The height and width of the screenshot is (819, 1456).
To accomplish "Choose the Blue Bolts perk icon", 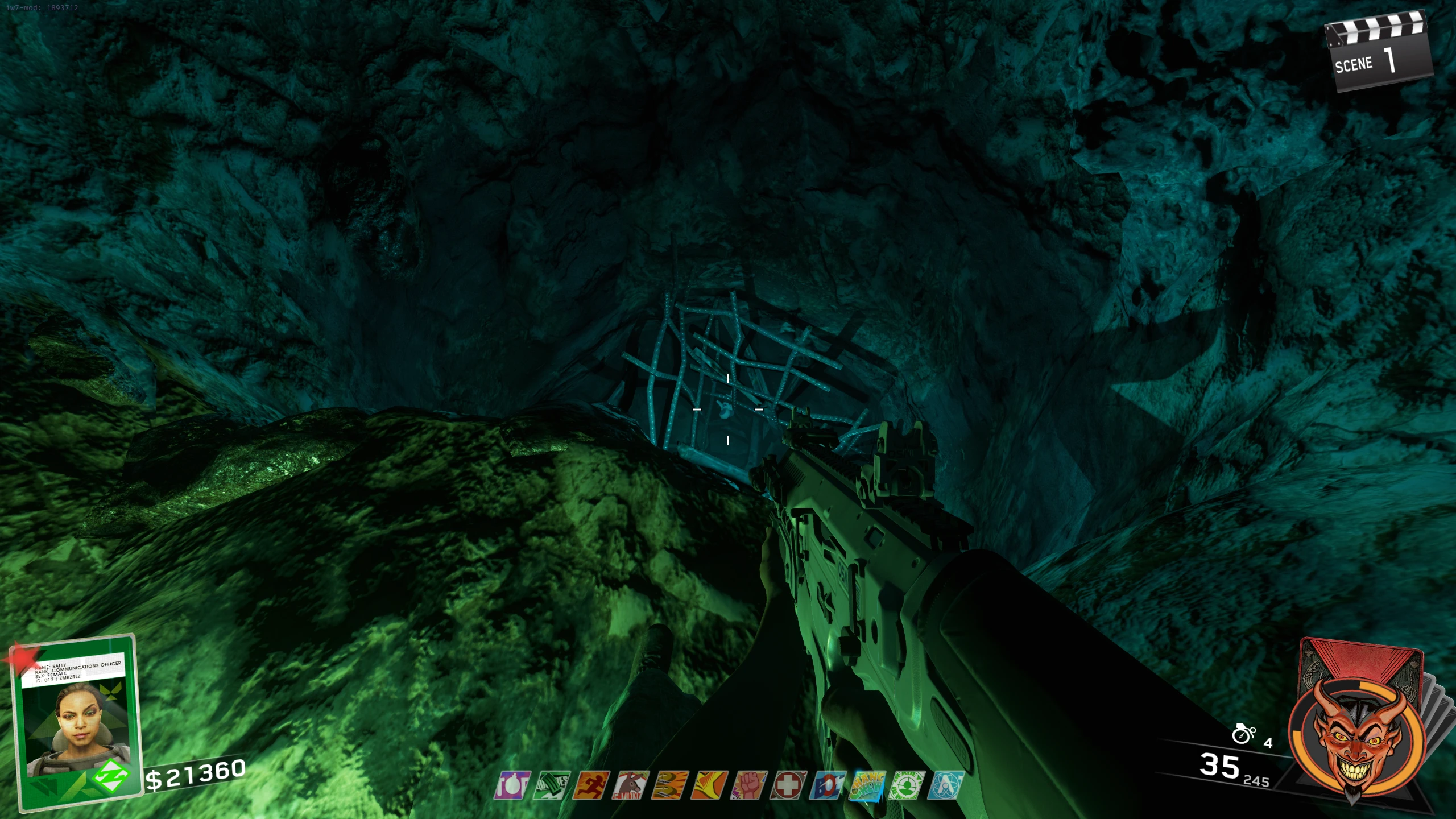I will (x=828, y=785).
